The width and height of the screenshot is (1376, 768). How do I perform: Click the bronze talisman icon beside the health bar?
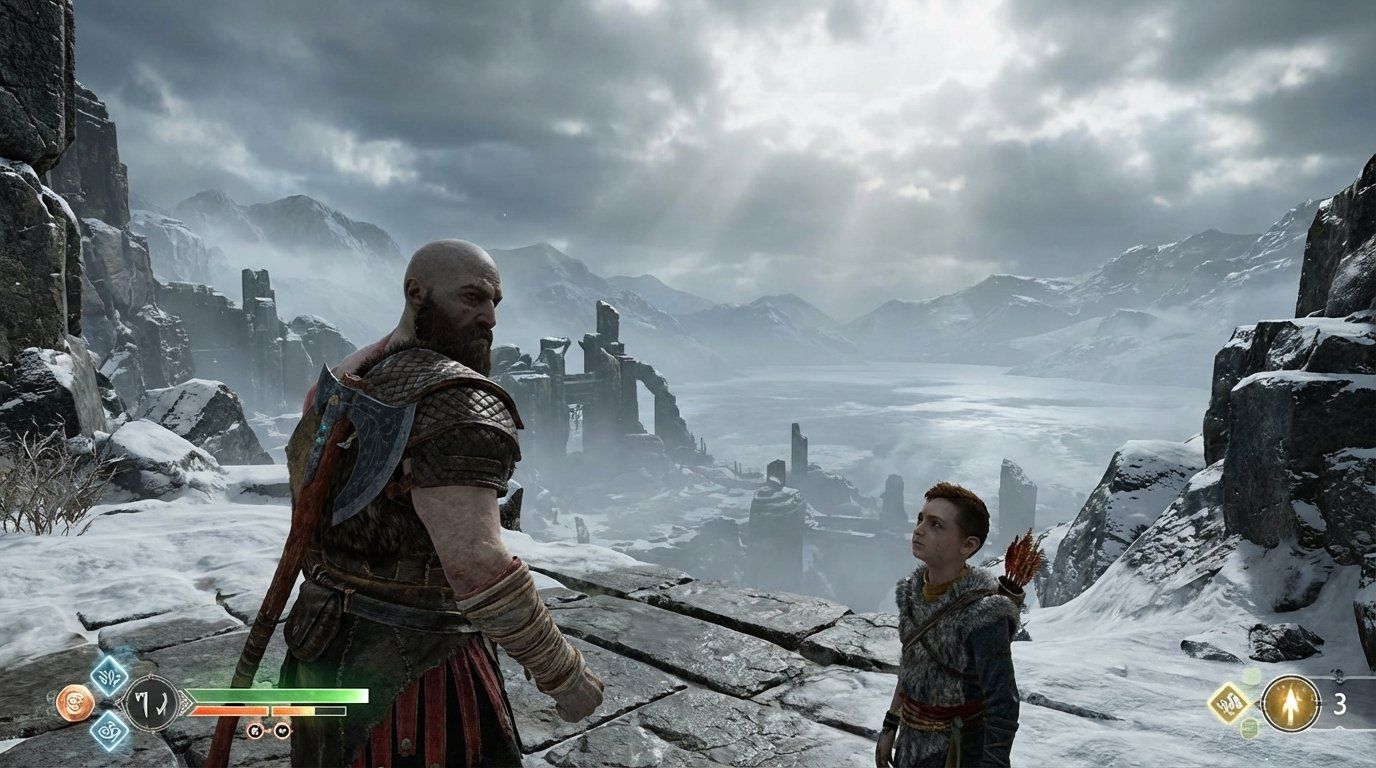point(74,702)
